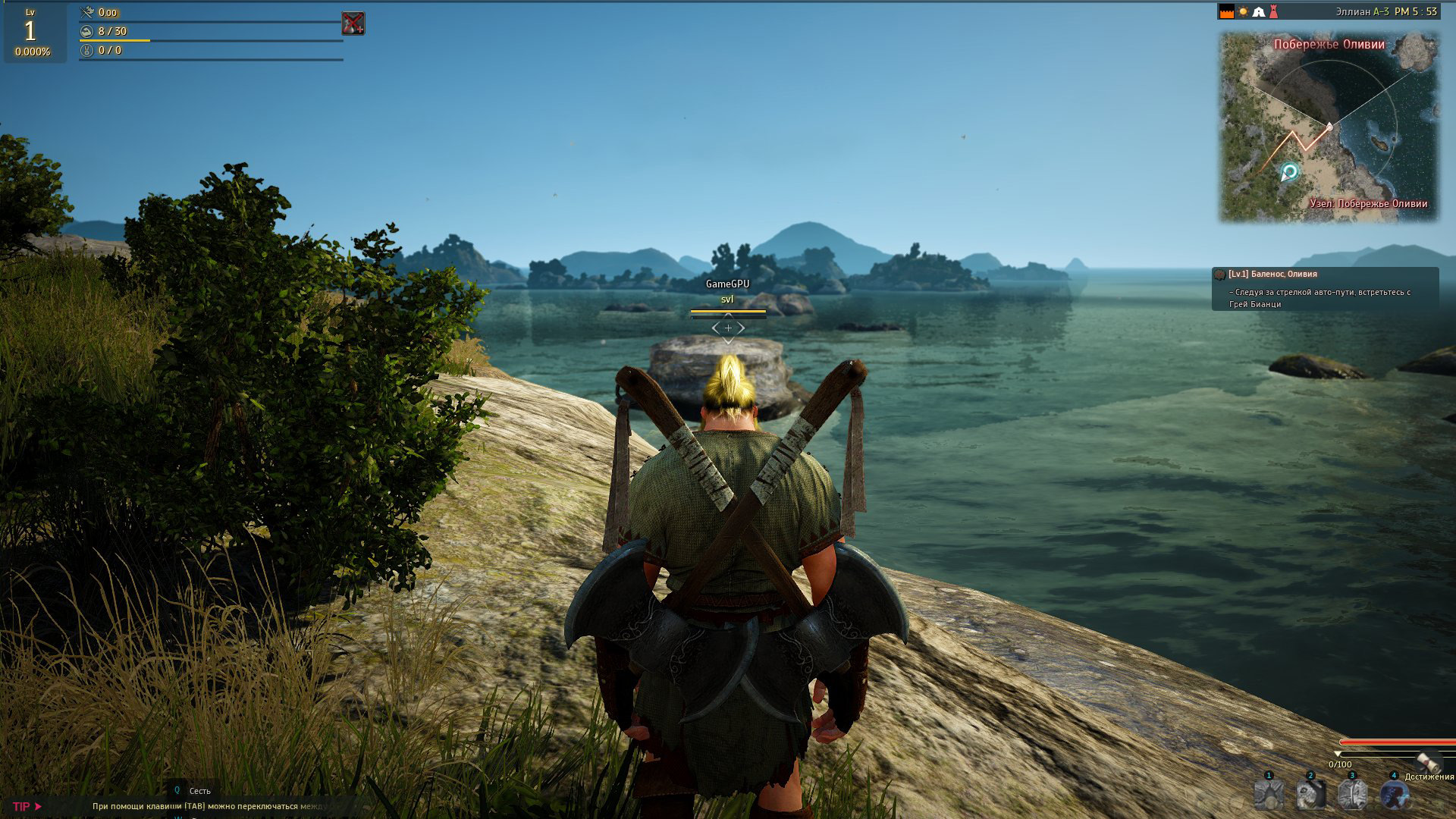1456x819 pixels.
Task: Click the level 1 experience panel
Action: coord(31,33)
